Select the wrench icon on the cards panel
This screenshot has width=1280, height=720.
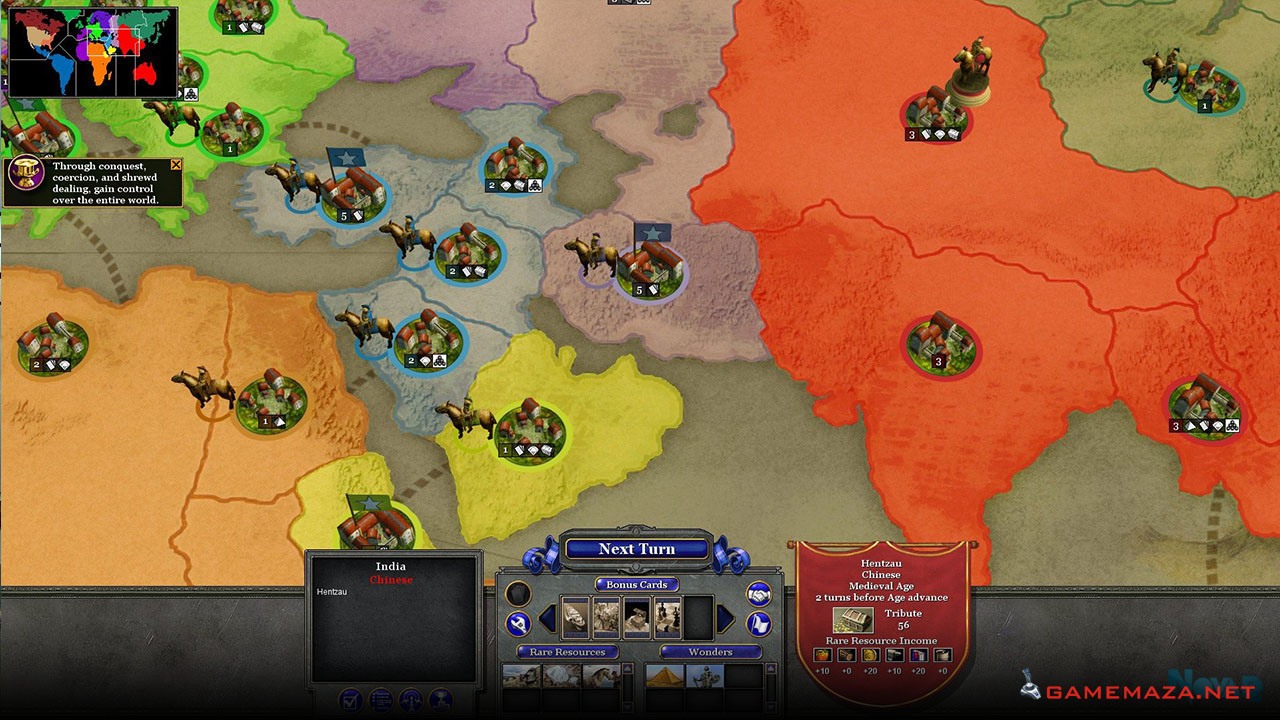[518, 623]
